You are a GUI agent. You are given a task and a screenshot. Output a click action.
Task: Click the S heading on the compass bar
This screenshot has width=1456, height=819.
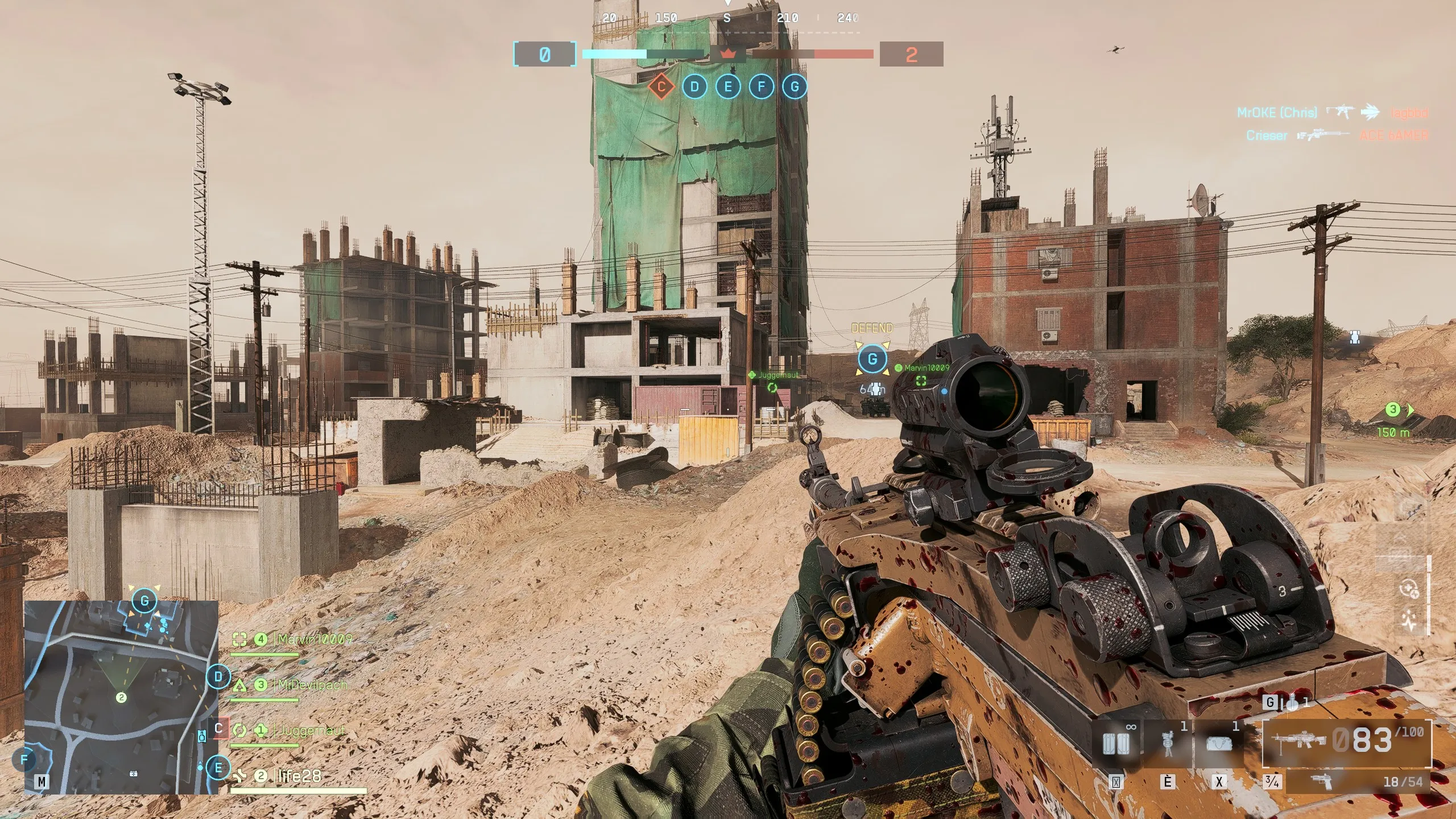pyautogui.click(x=727, y=17)
